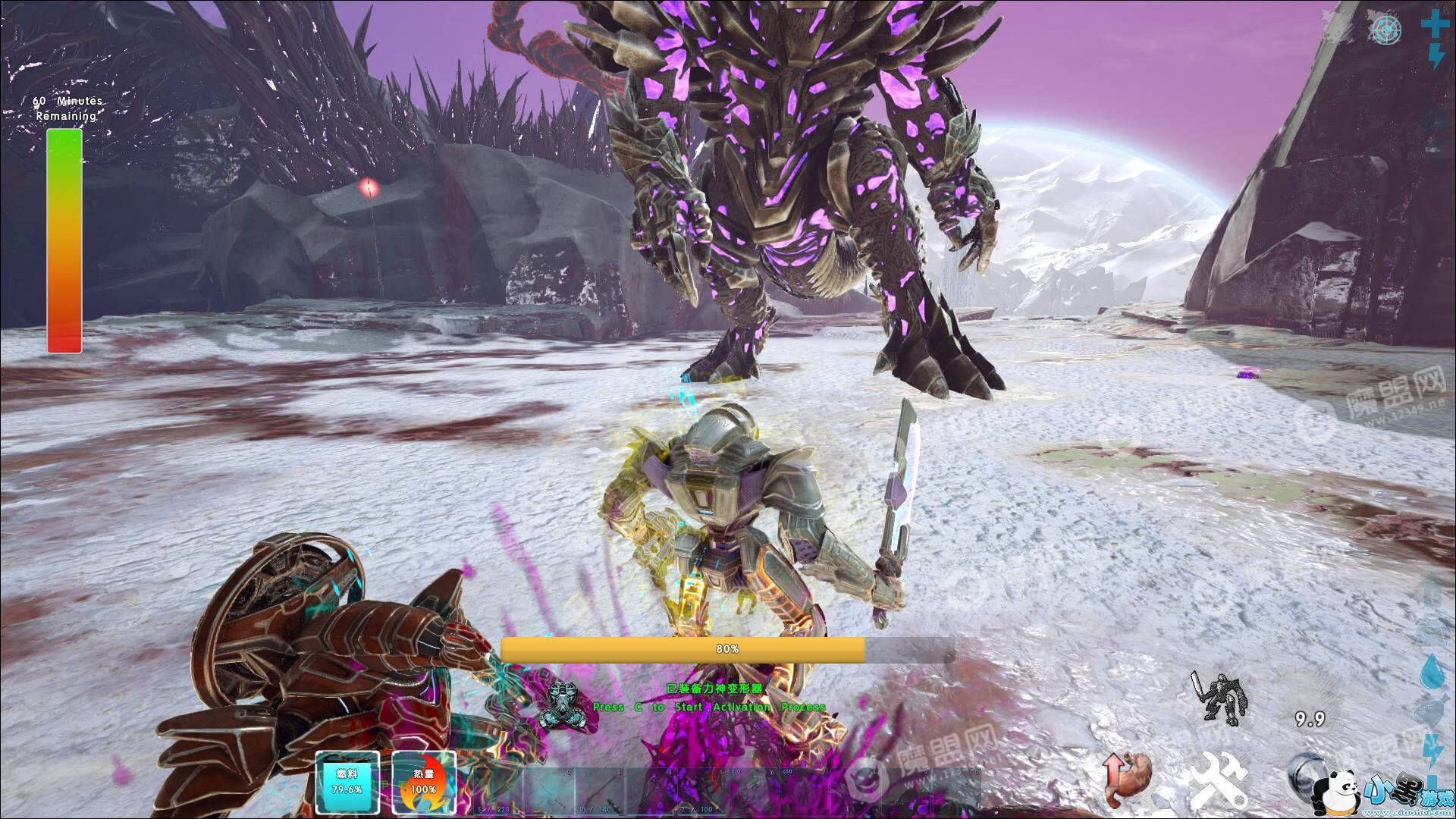Select the mech with sword silhouette icon
Image resolution: width=1456 pixels, height=819 pixels.
click(x=1218, y=697)
